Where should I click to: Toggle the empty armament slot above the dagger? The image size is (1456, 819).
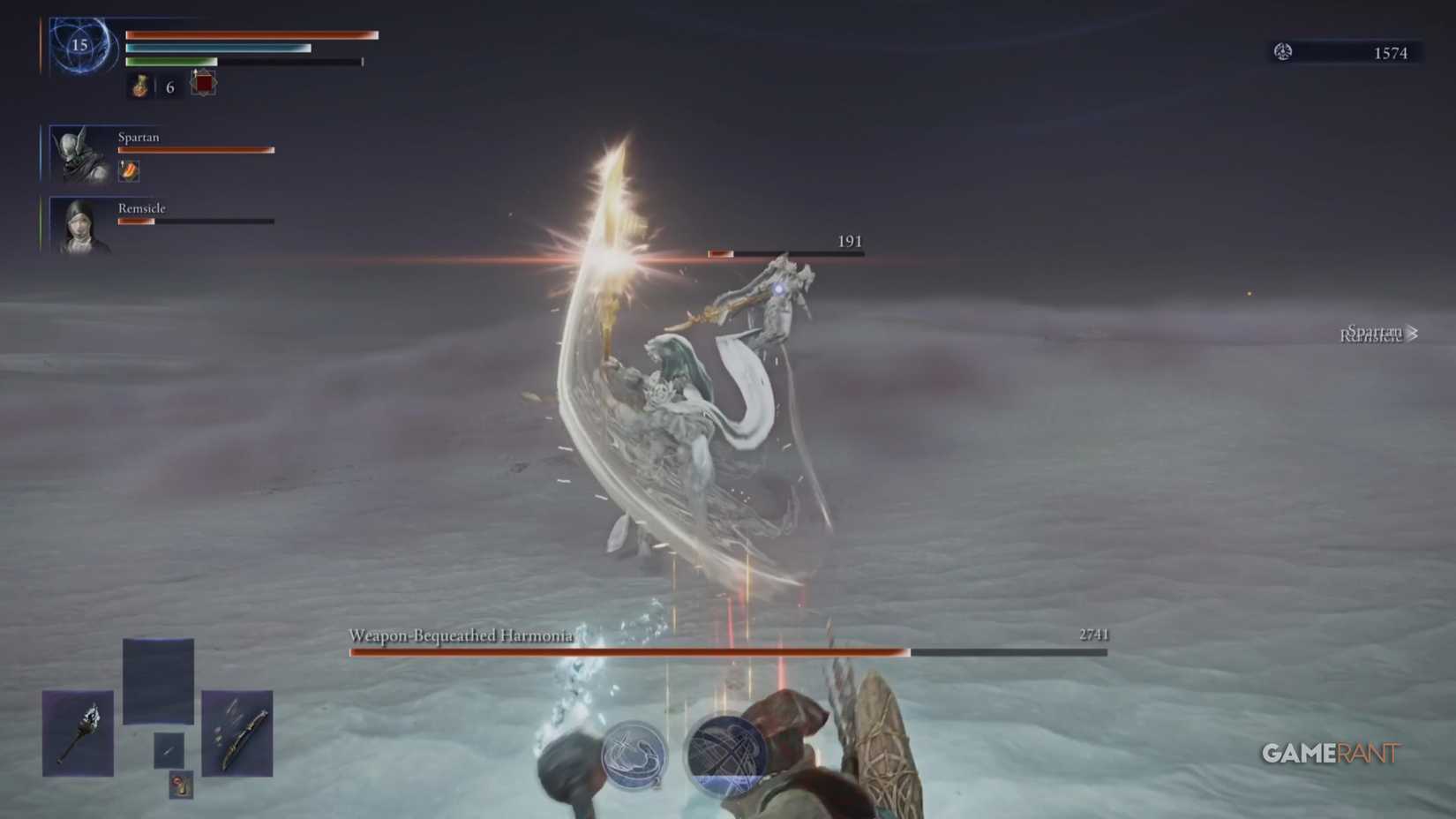click(x=158, y=680)
